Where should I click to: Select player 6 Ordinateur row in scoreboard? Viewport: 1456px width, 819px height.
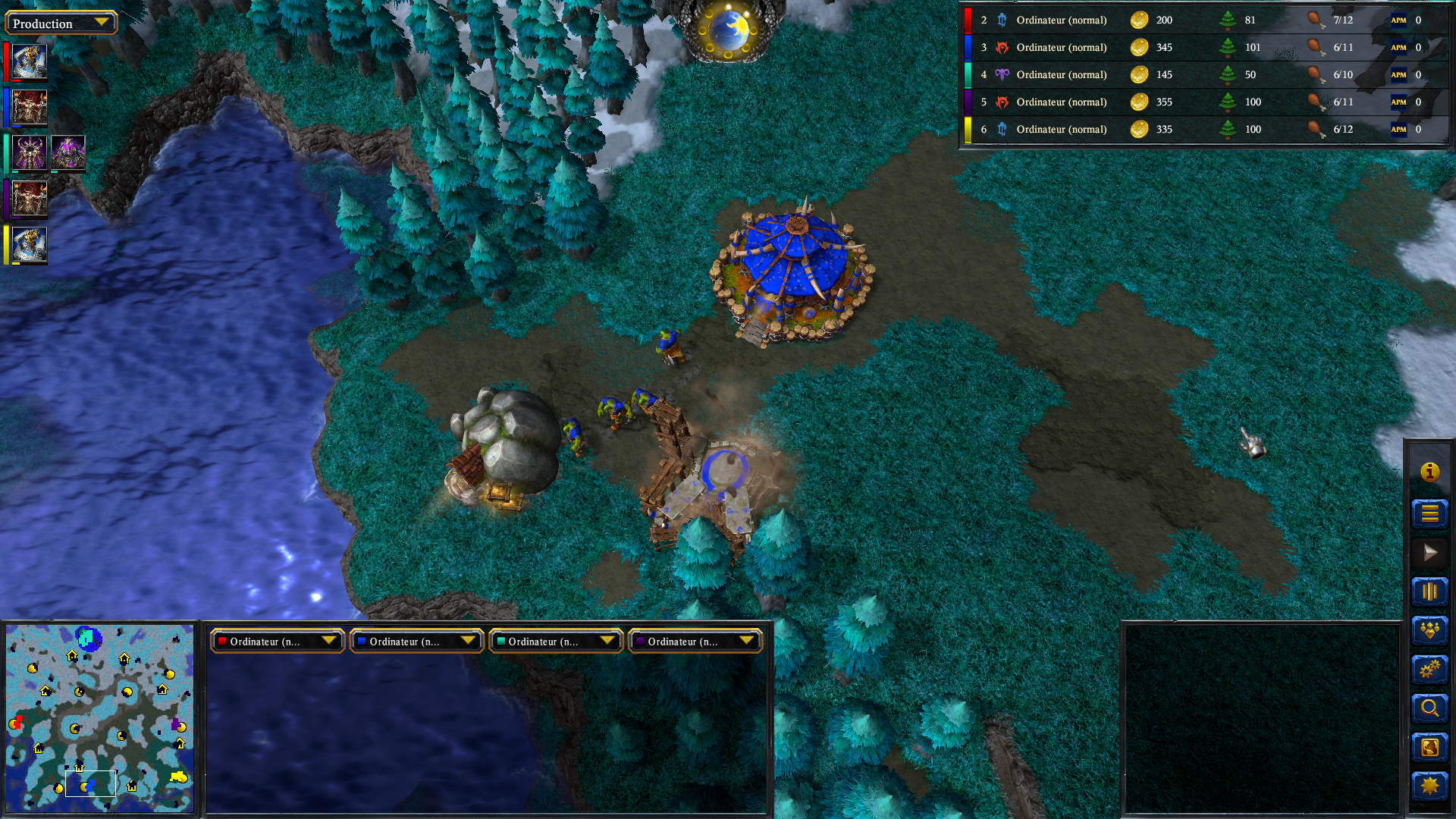(x=1061, y=130)
